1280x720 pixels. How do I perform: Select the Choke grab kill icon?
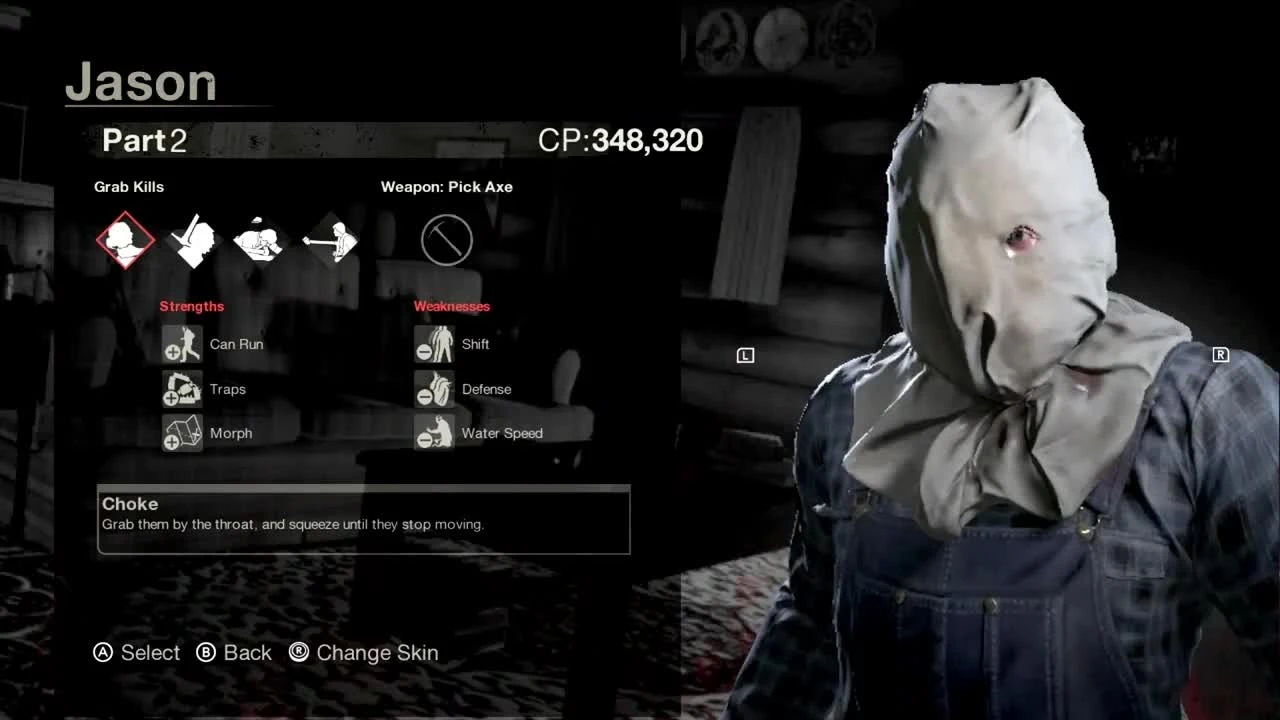point(125,238)
